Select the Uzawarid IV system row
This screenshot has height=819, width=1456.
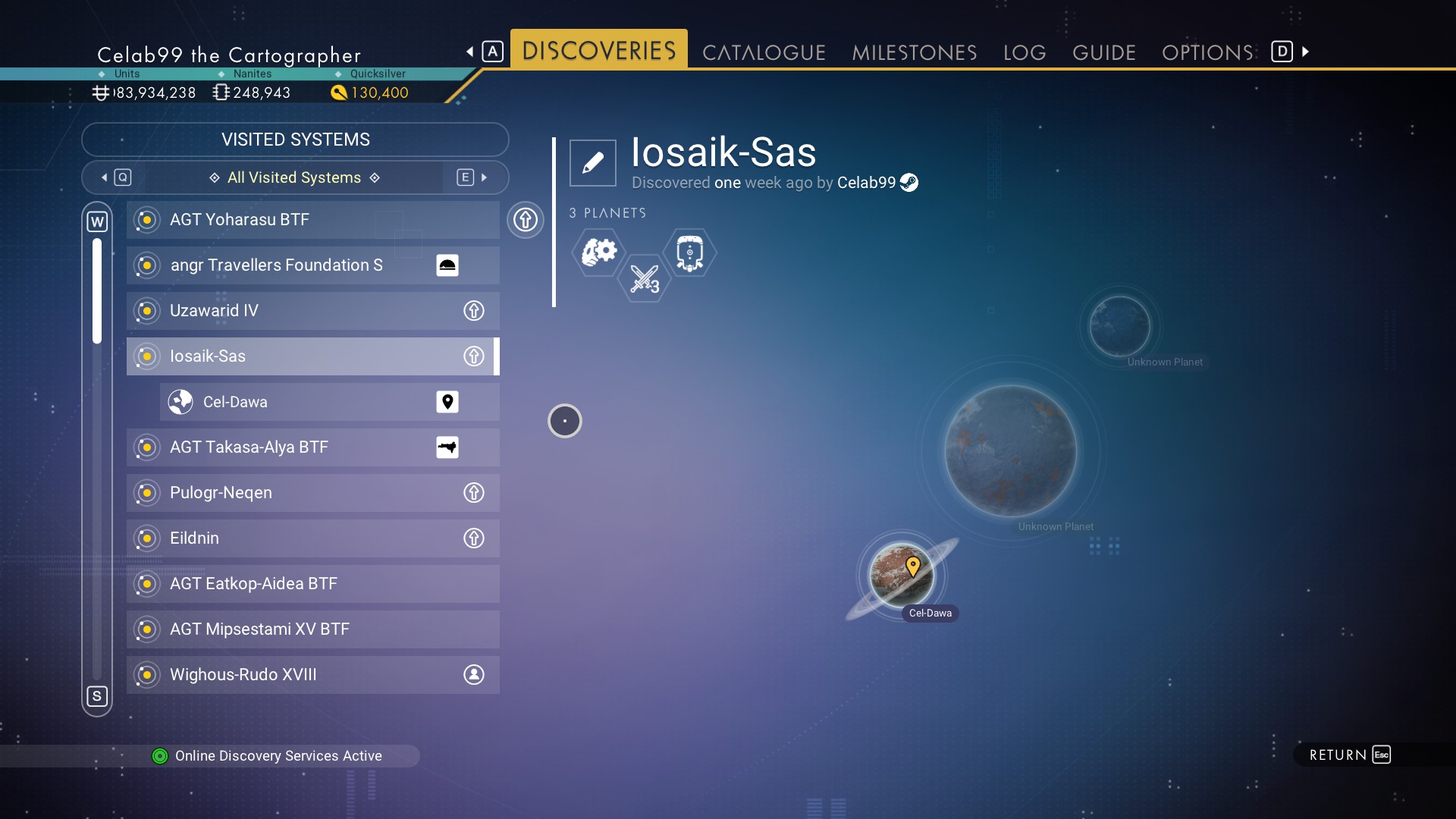click(312, 311)
